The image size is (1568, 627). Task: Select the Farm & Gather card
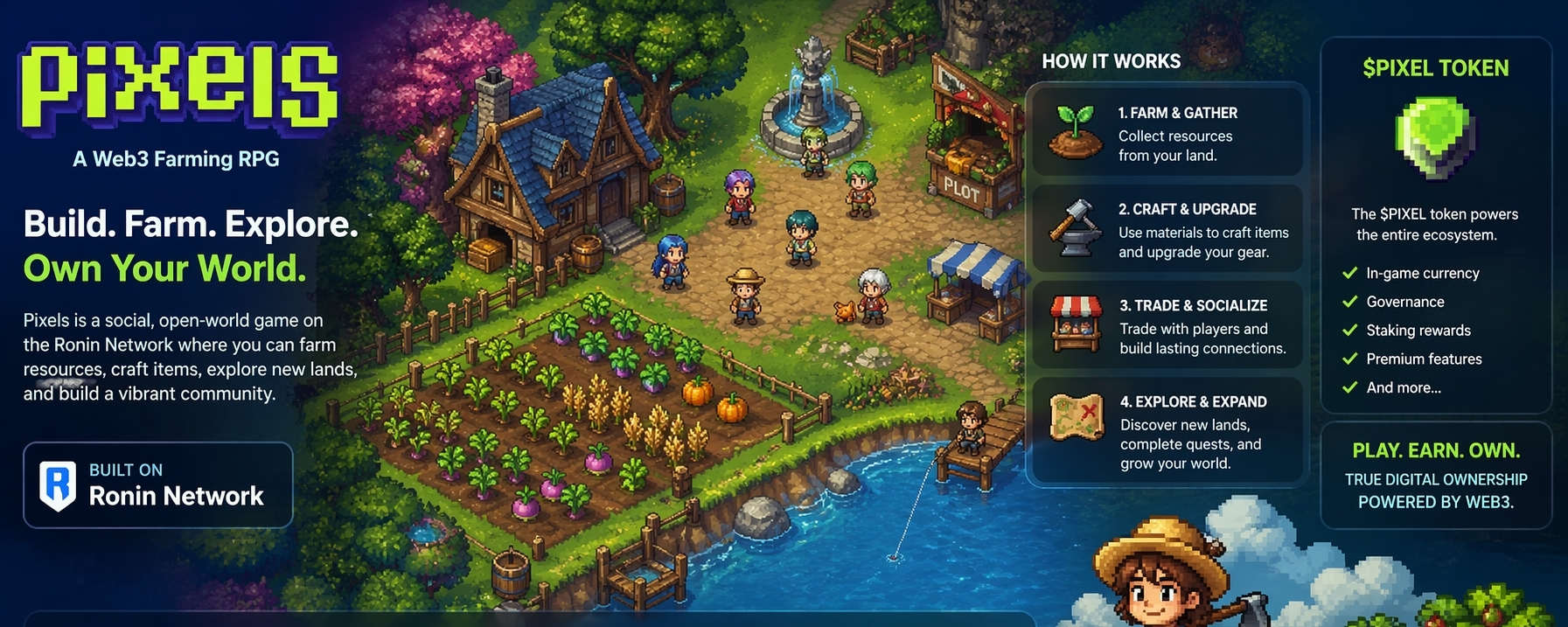[1167, 134]
